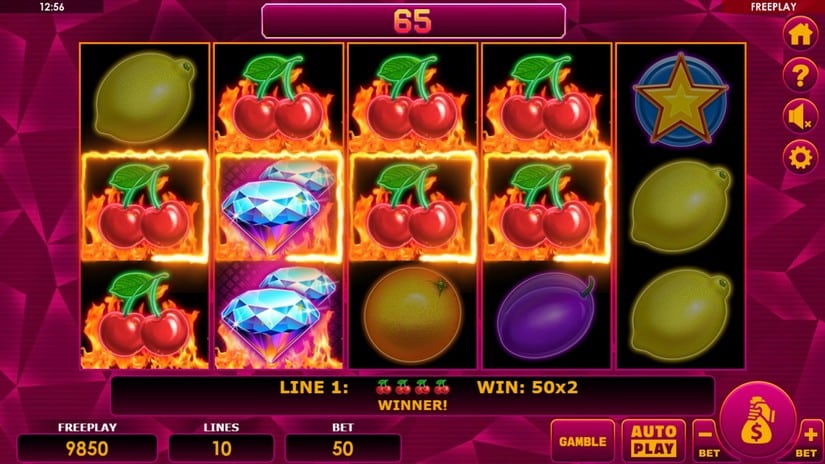Activate Auto Play

pos(653,440)
